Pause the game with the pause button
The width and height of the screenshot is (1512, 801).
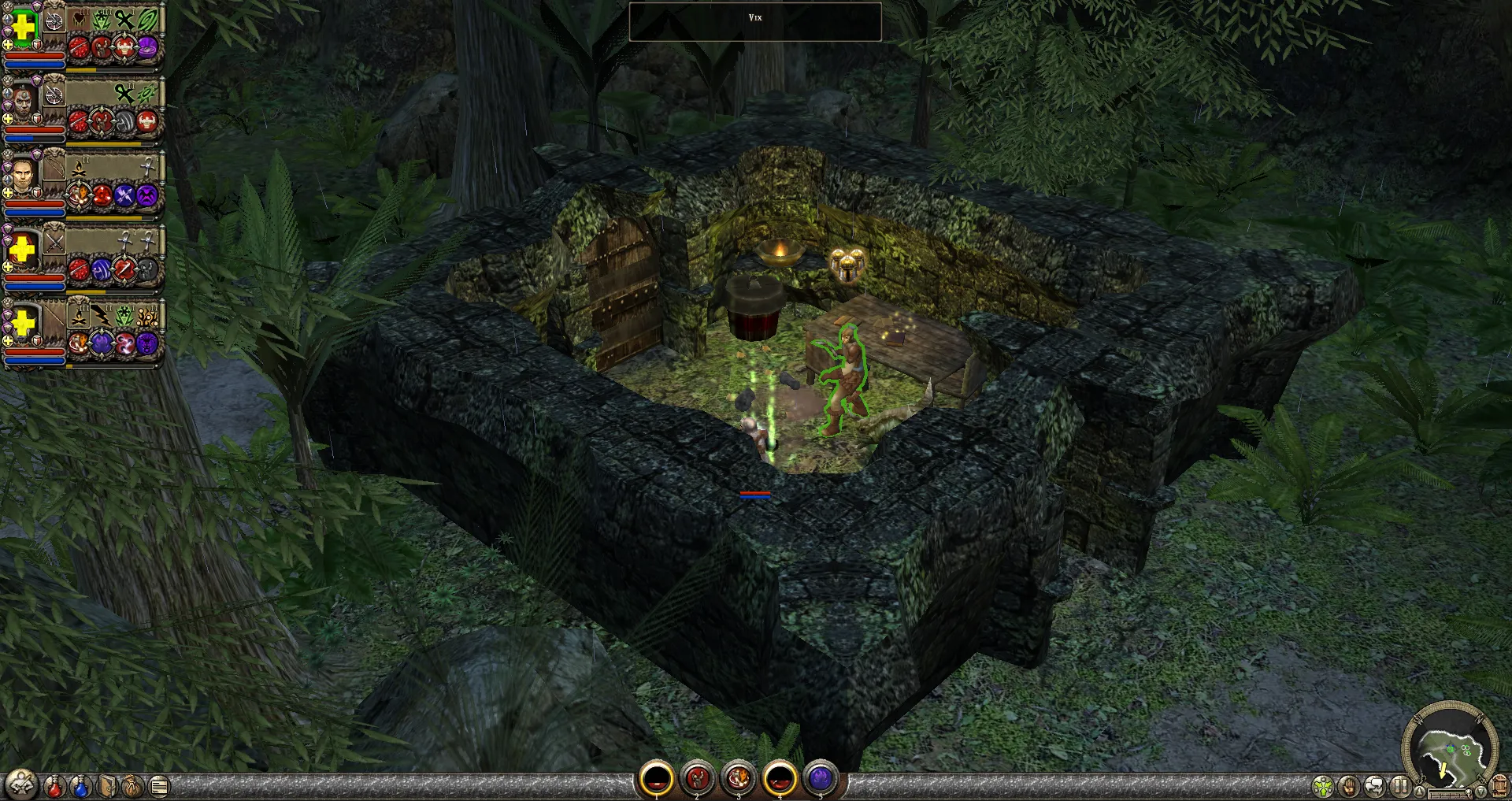(x=1400, y=786)
